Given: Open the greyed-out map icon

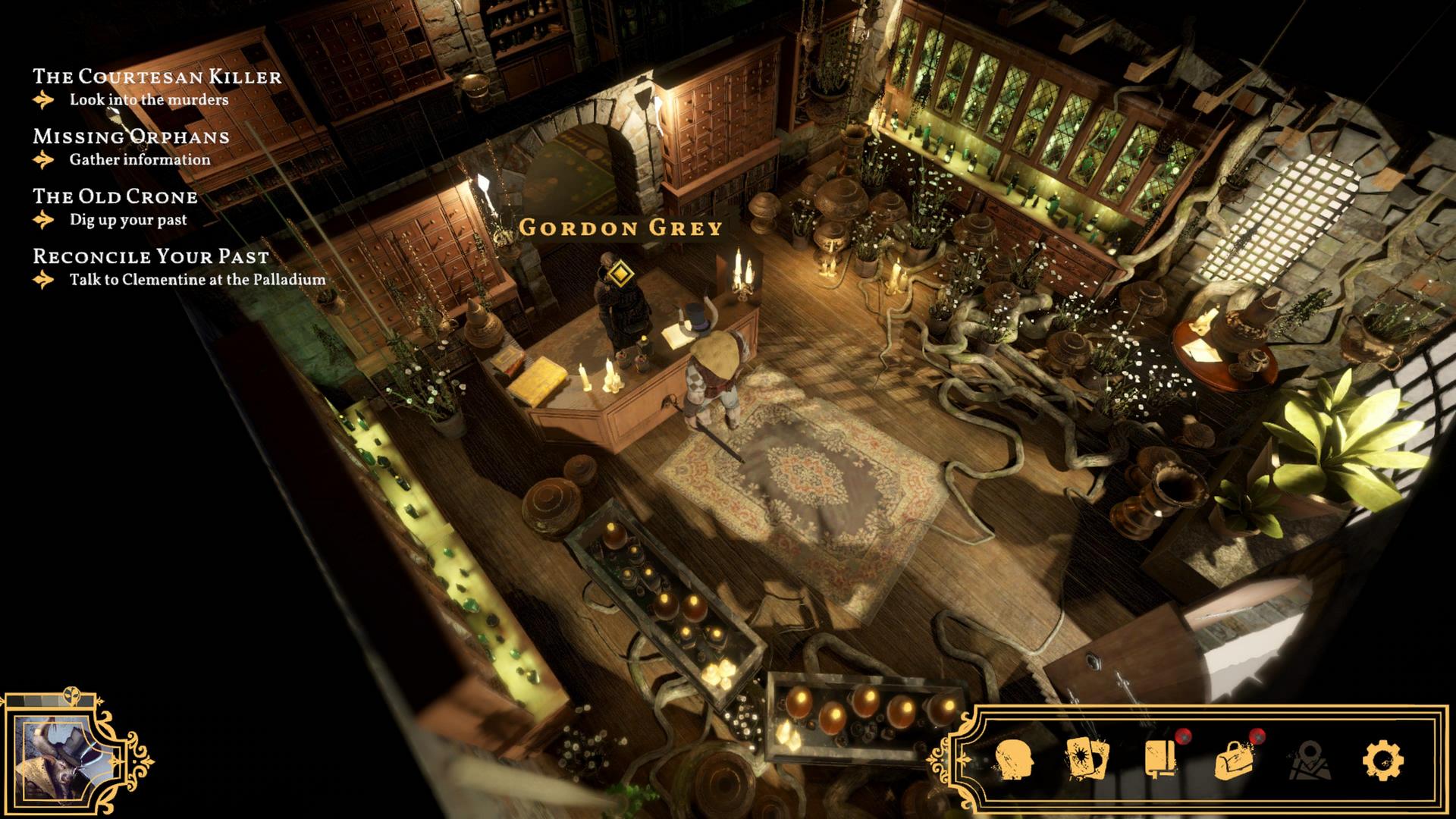Looking at the screenshot, I should pos(1308,760).
